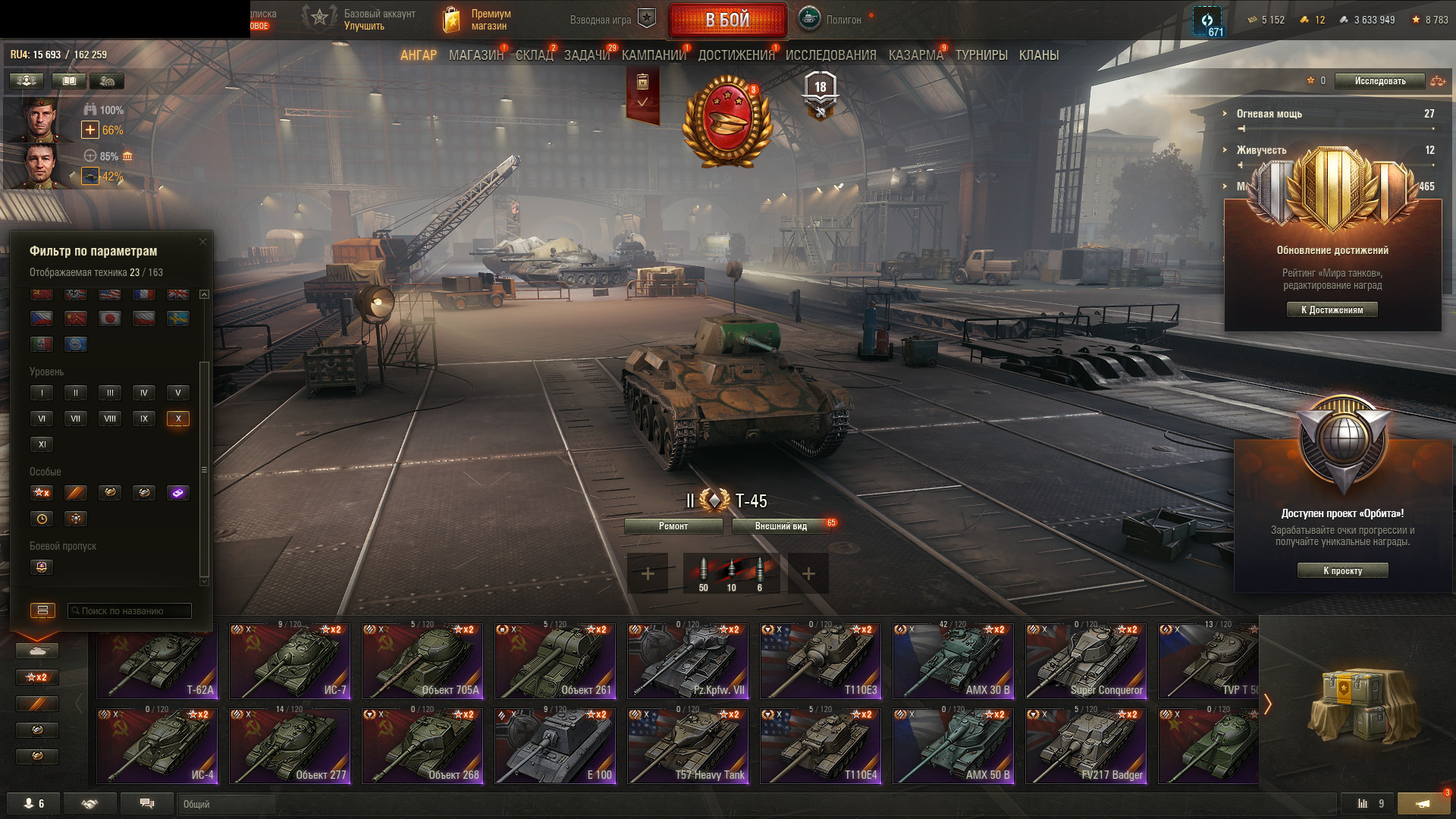The height and width of the screenshot is (819, 1456).
Task: Go to the КЛАНЫ tab
Action: point(1038,55)
